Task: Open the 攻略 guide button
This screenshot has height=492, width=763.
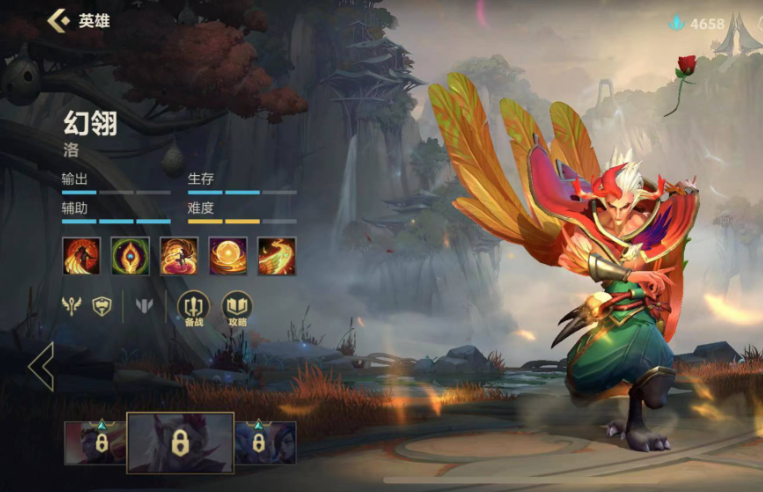Action: 237,306
